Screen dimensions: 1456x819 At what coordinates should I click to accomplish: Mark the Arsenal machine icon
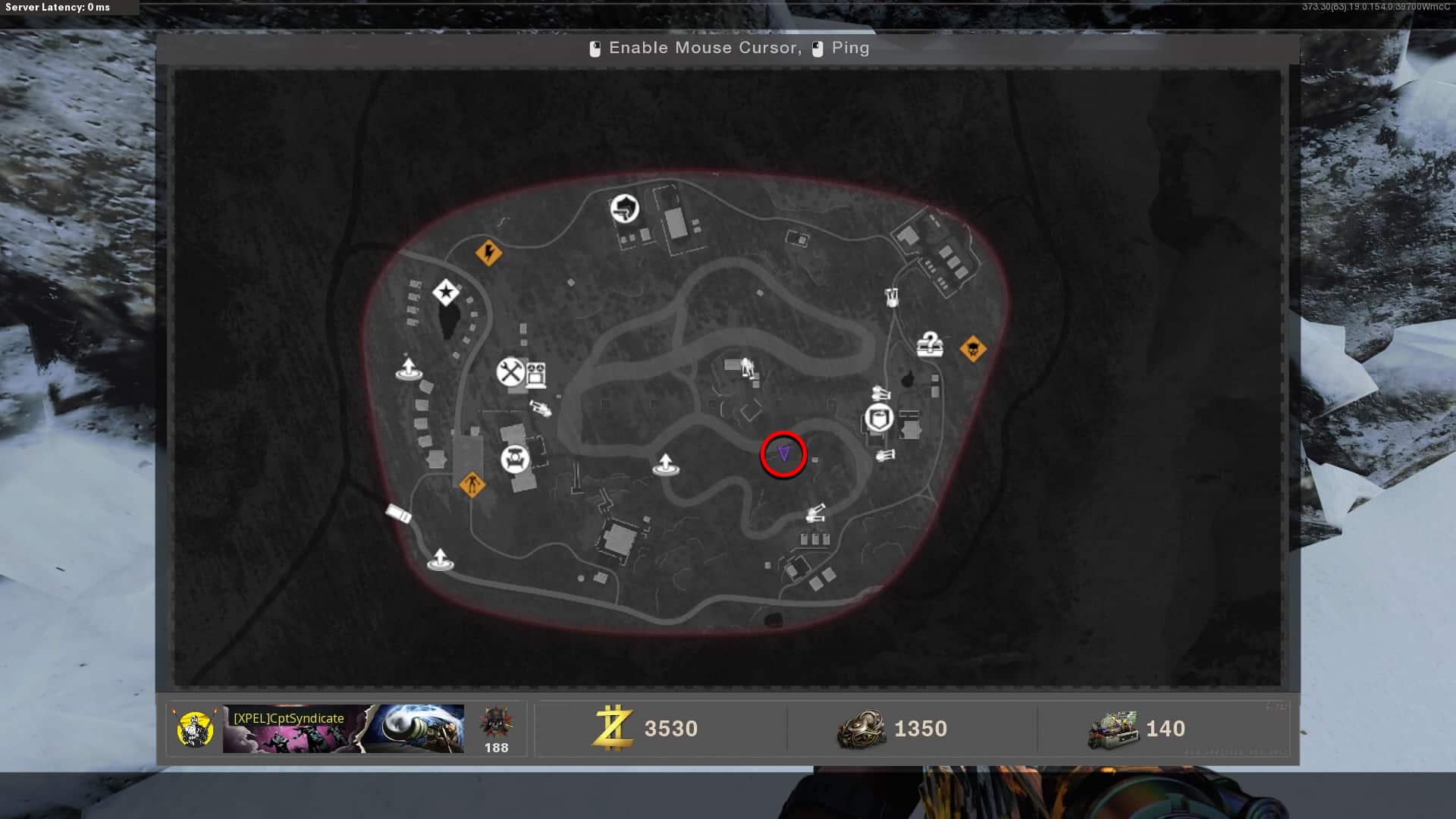pos(536,374)
